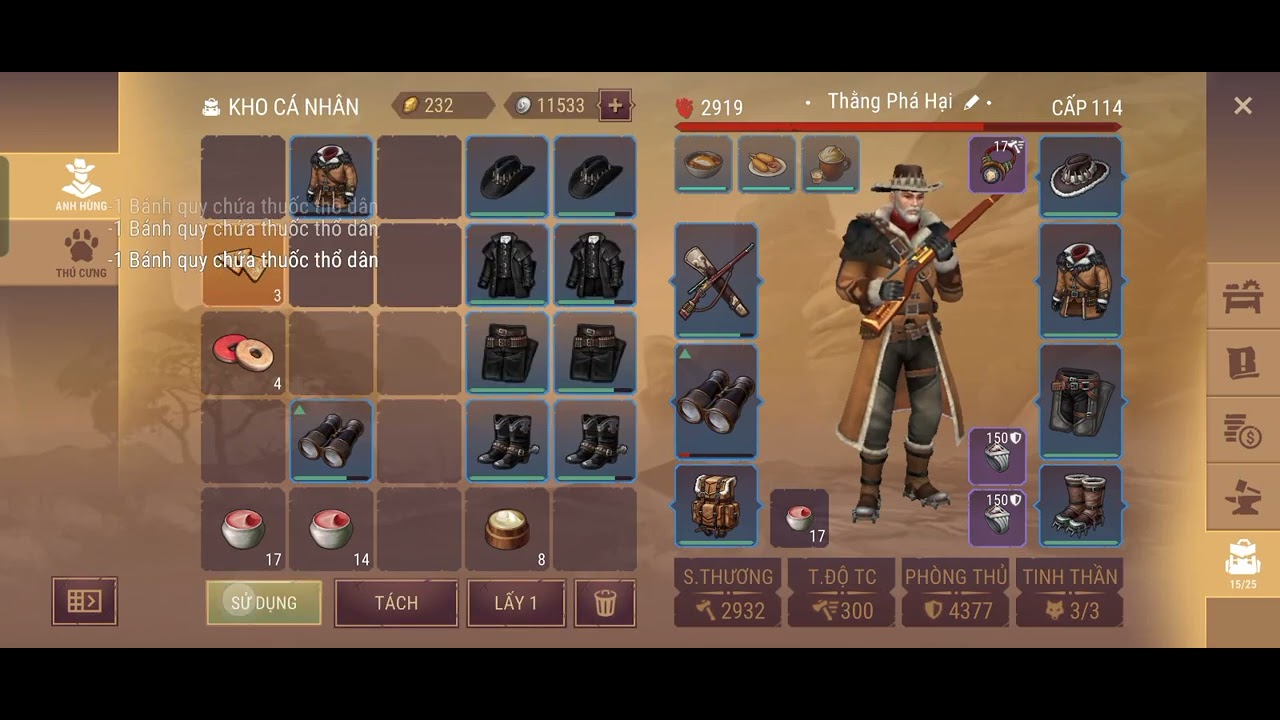Take one item with LẤY 1

click(x=516, y=603)
